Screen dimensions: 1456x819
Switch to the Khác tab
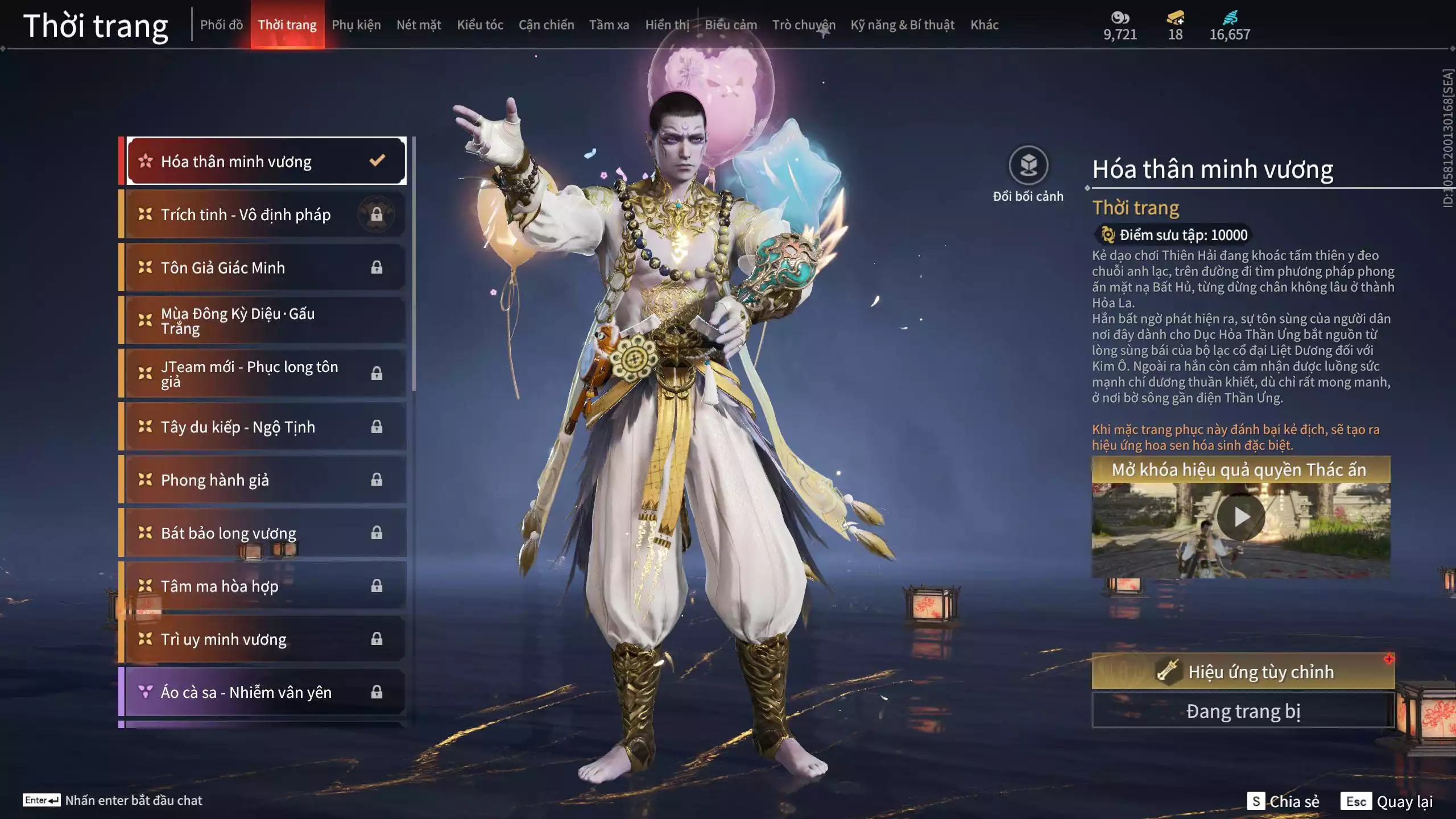tap(984, 25)
